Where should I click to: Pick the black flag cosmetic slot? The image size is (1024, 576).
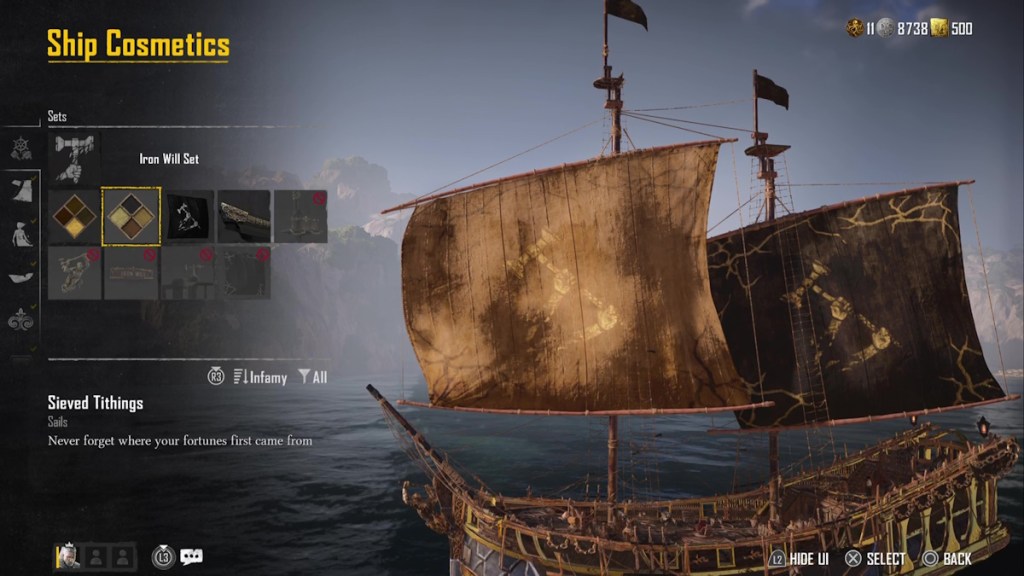coord(189,216)
